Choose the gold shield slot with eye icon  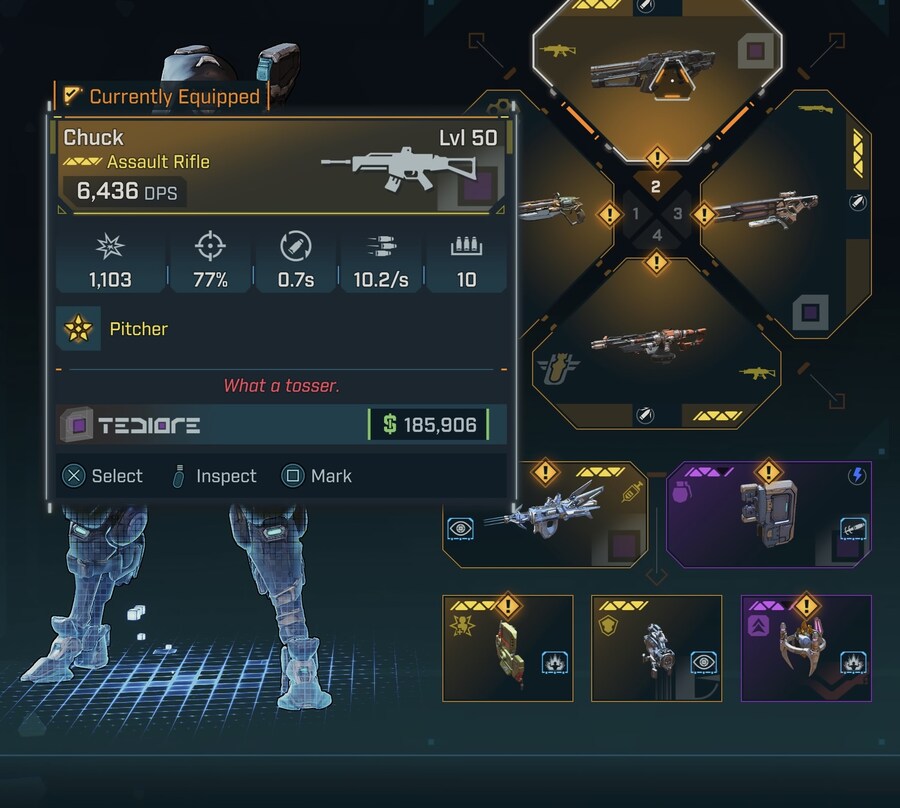click(x=656, y=647)
